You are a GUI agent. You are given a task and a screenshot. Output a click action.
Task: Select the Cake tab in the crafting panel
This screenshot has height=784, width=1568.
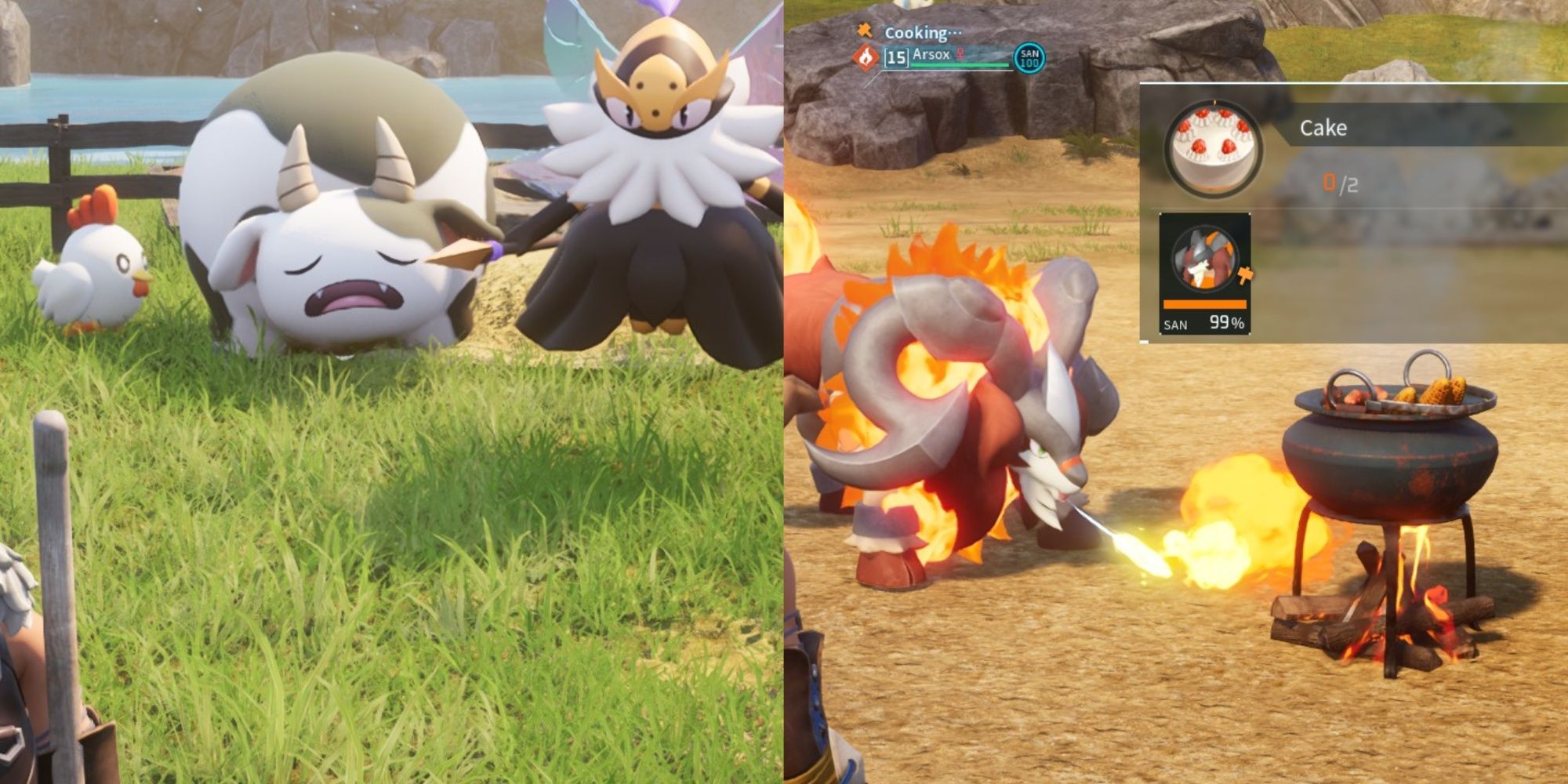point(1324,128)
